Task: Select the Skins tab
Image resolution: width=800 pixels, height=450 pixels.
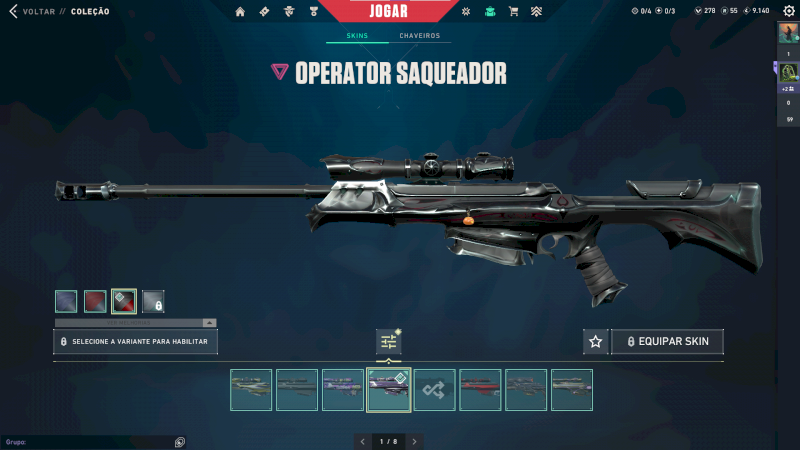Action: [357, 36]
